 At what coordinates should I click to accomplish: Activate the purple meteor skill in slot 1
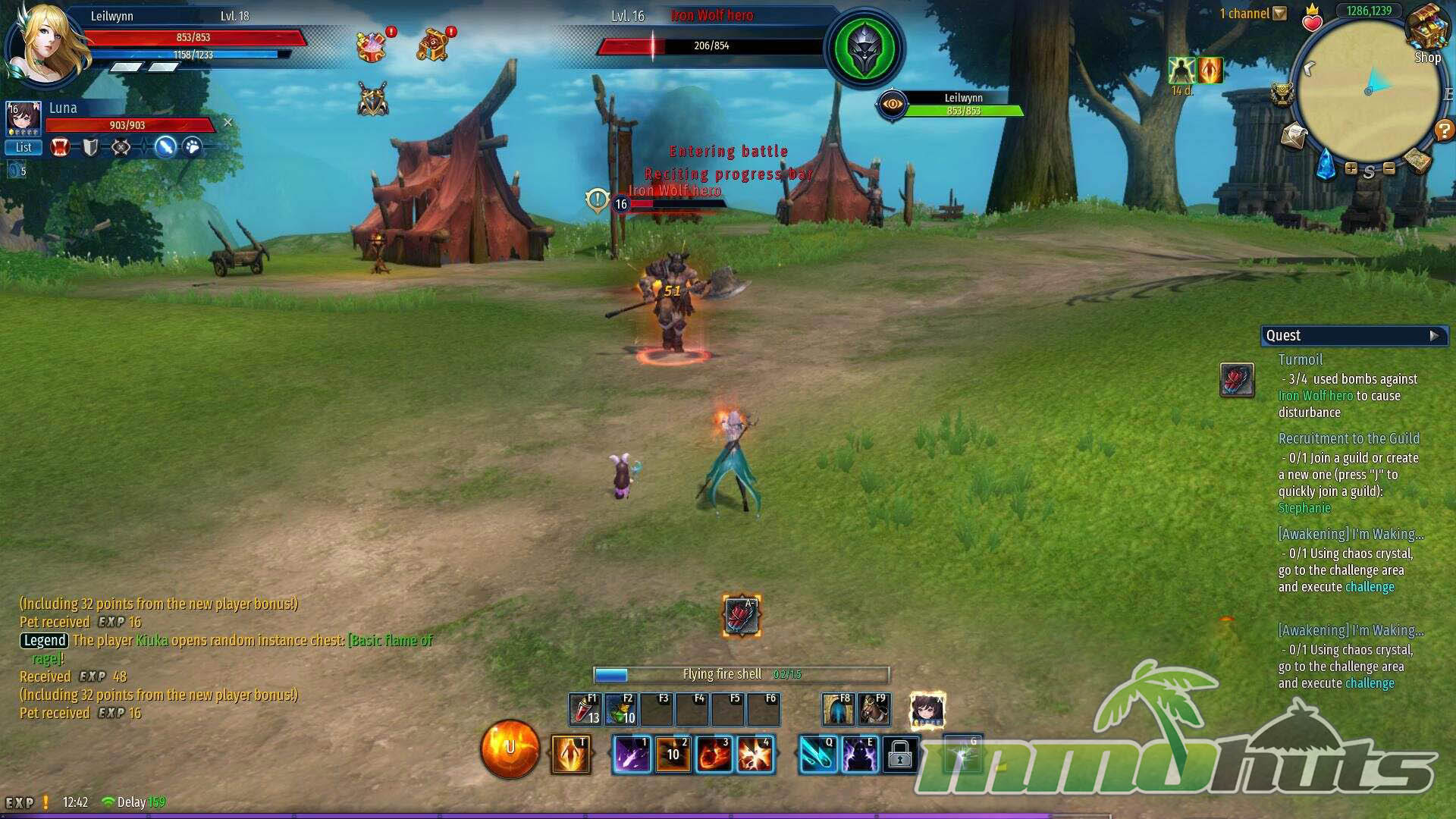632,755
